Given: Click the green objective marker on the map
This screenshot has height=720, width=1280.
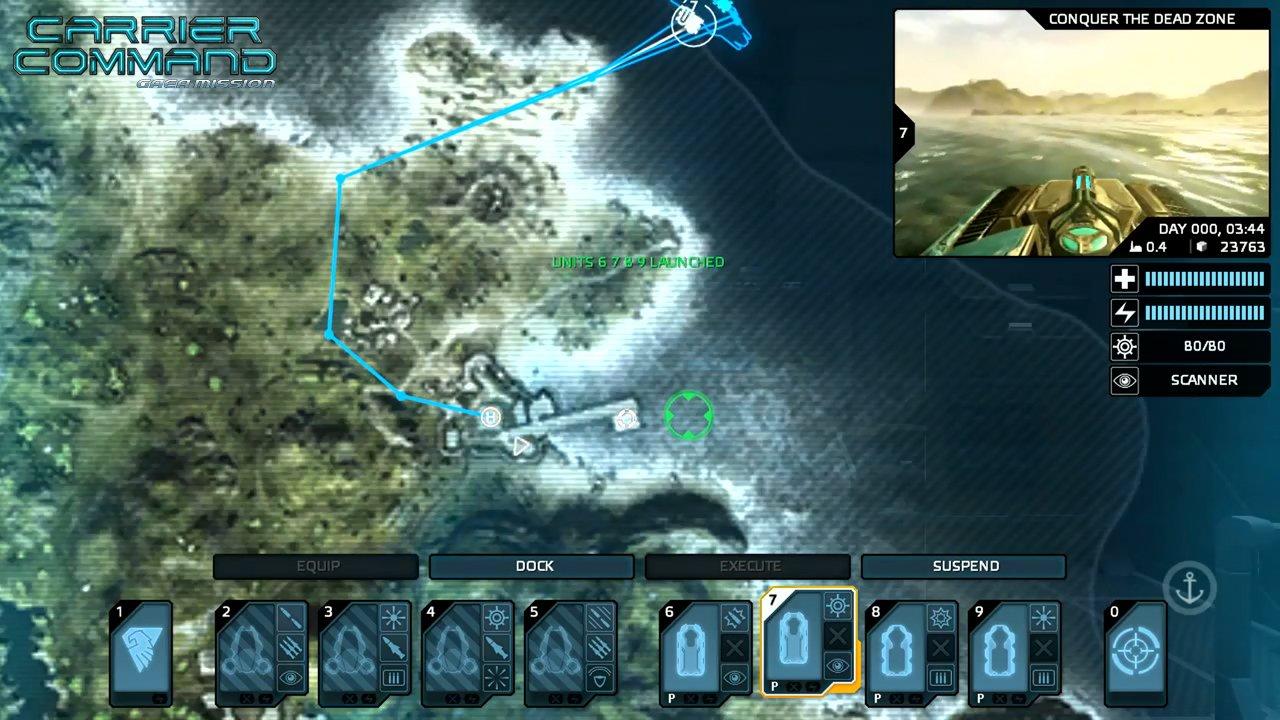Looking at the screenshot, I should (x=688, y=417).
